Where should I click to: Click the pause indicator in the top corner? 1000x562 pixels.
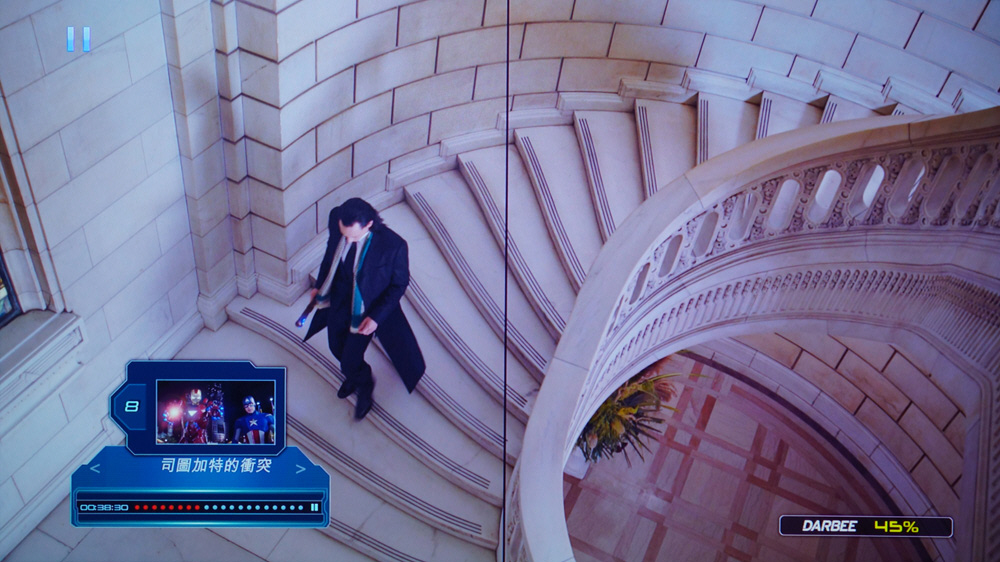[79, 39]
